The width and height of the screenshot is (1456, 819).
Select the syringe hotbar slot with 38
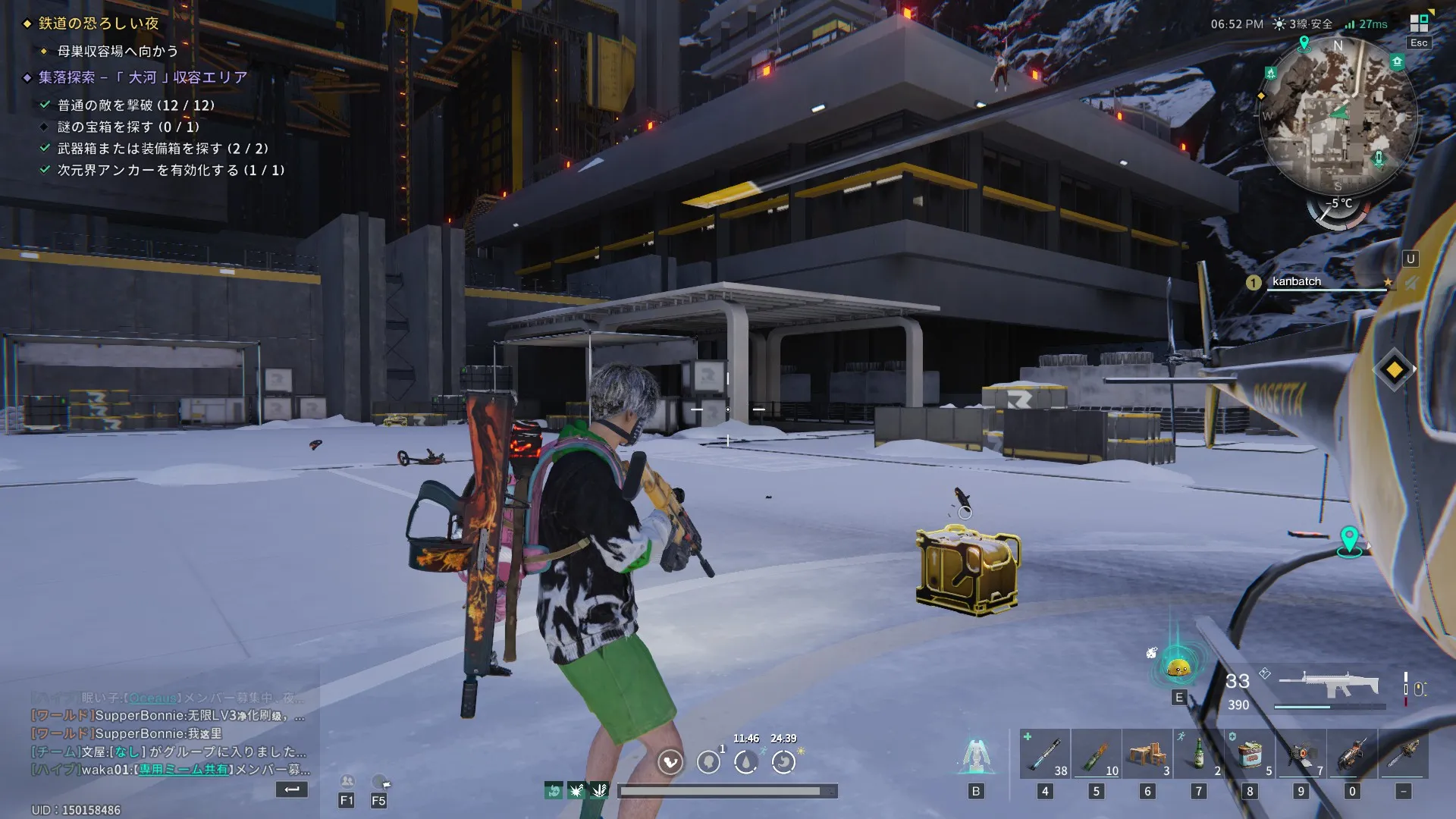[x=1044, y=754]
